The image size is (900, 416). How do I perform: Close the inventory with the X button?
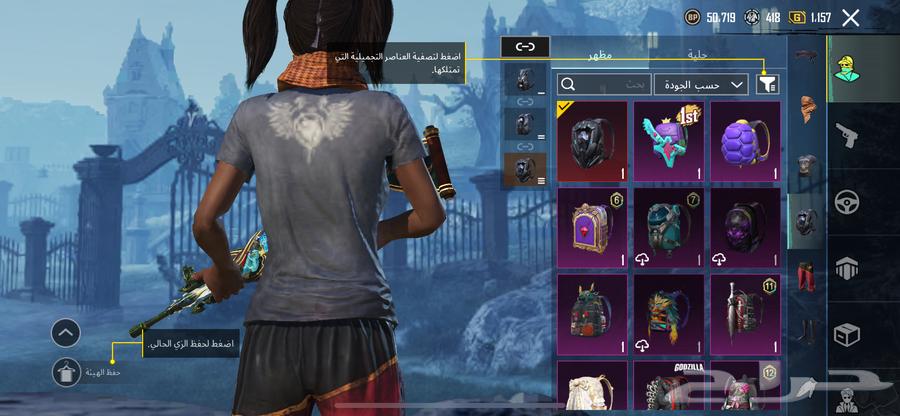(851, 17)
